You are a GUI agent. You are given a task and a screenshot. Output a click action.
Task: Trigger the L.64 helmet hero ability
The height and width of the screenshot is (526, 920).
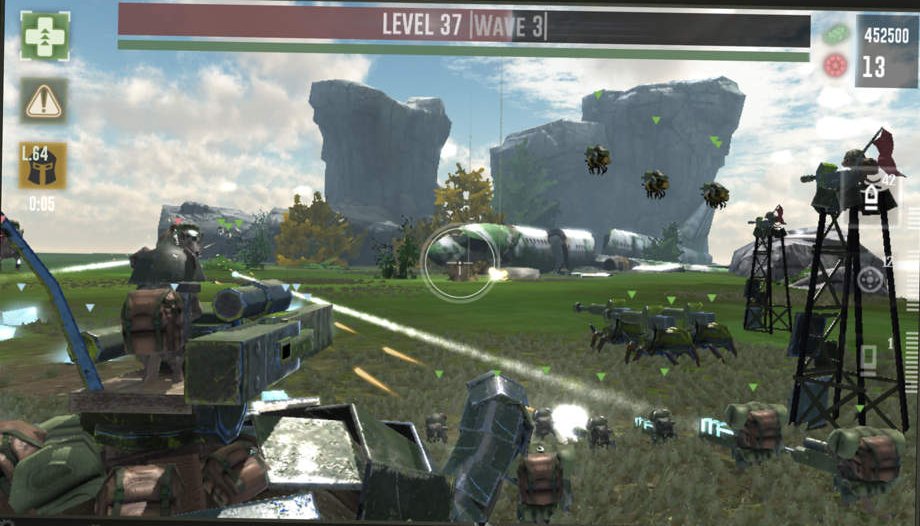(42, 165)
